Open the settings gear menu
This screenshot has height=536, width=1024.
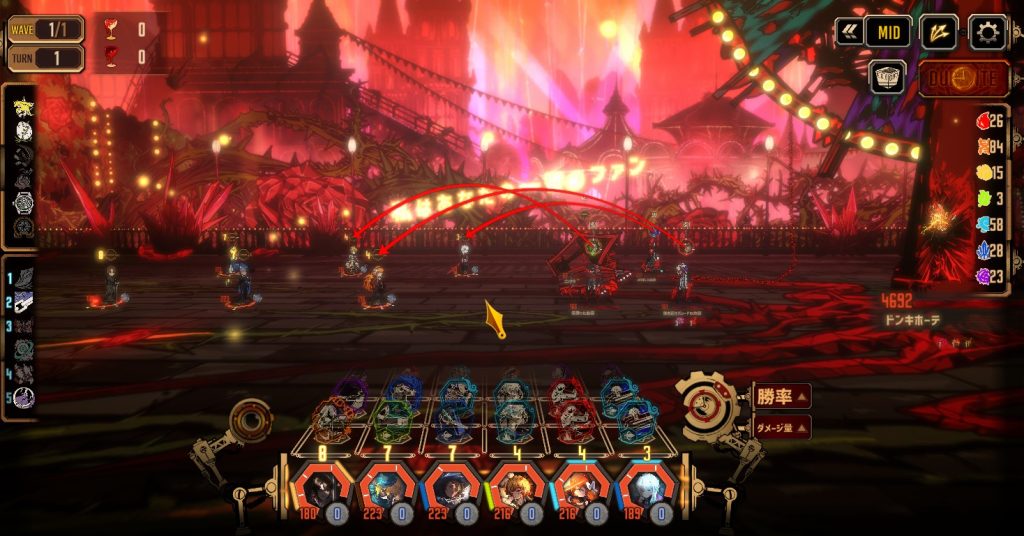[x=988, y=33]
